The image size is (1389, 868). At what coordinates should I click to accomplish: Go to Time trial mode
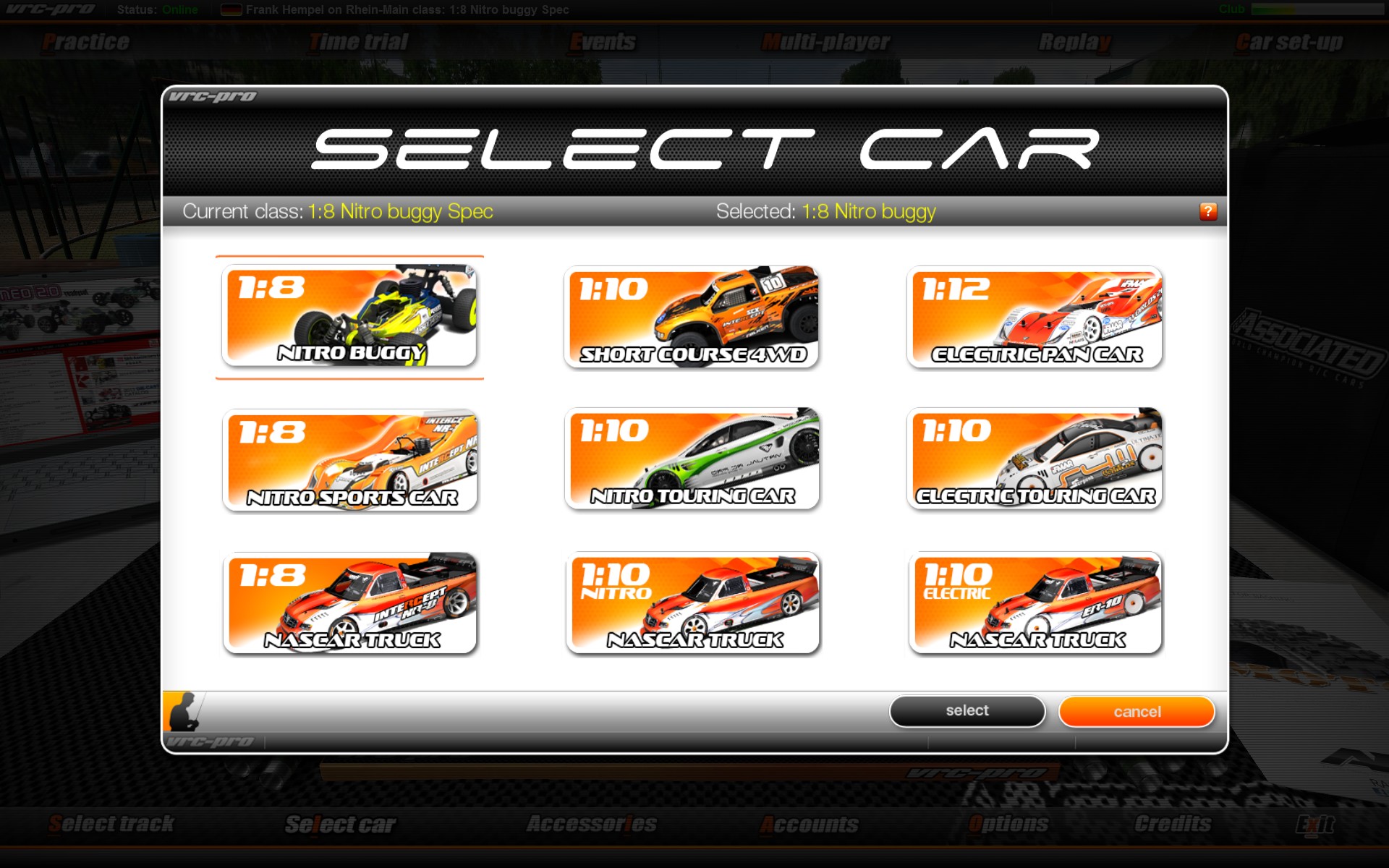[x=359, y=42]
